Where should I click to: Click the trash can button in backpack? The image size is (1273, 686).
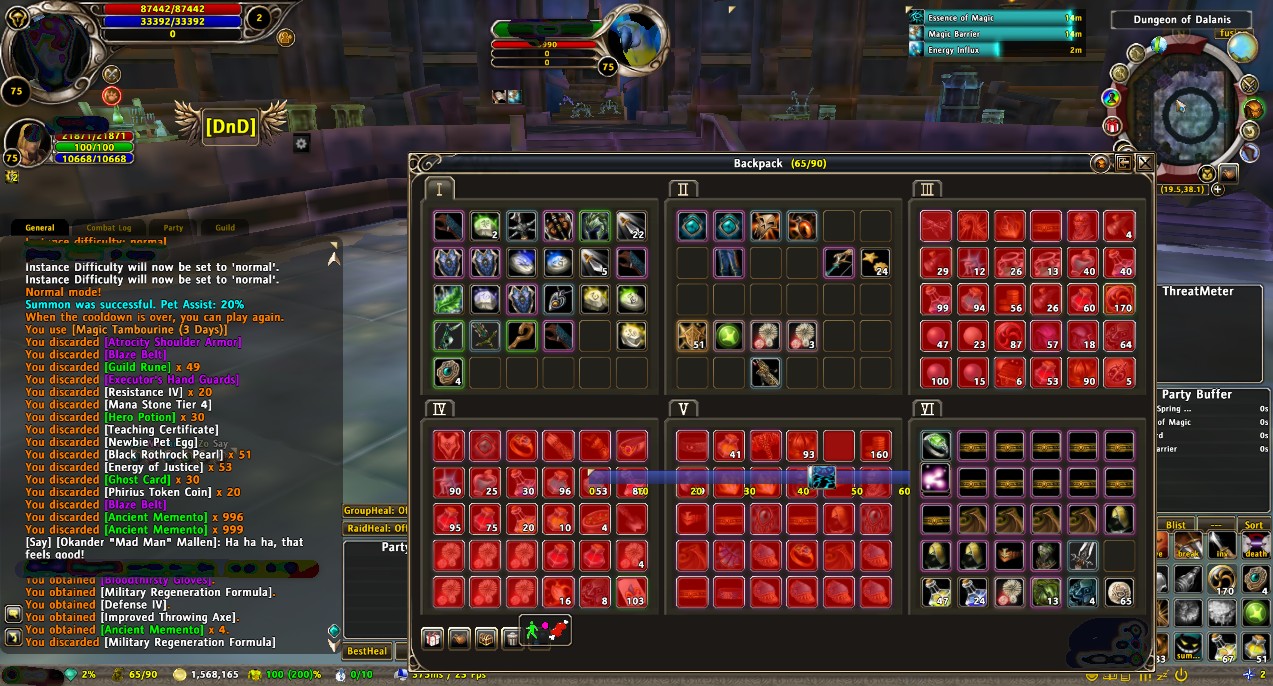pos(512,637)
